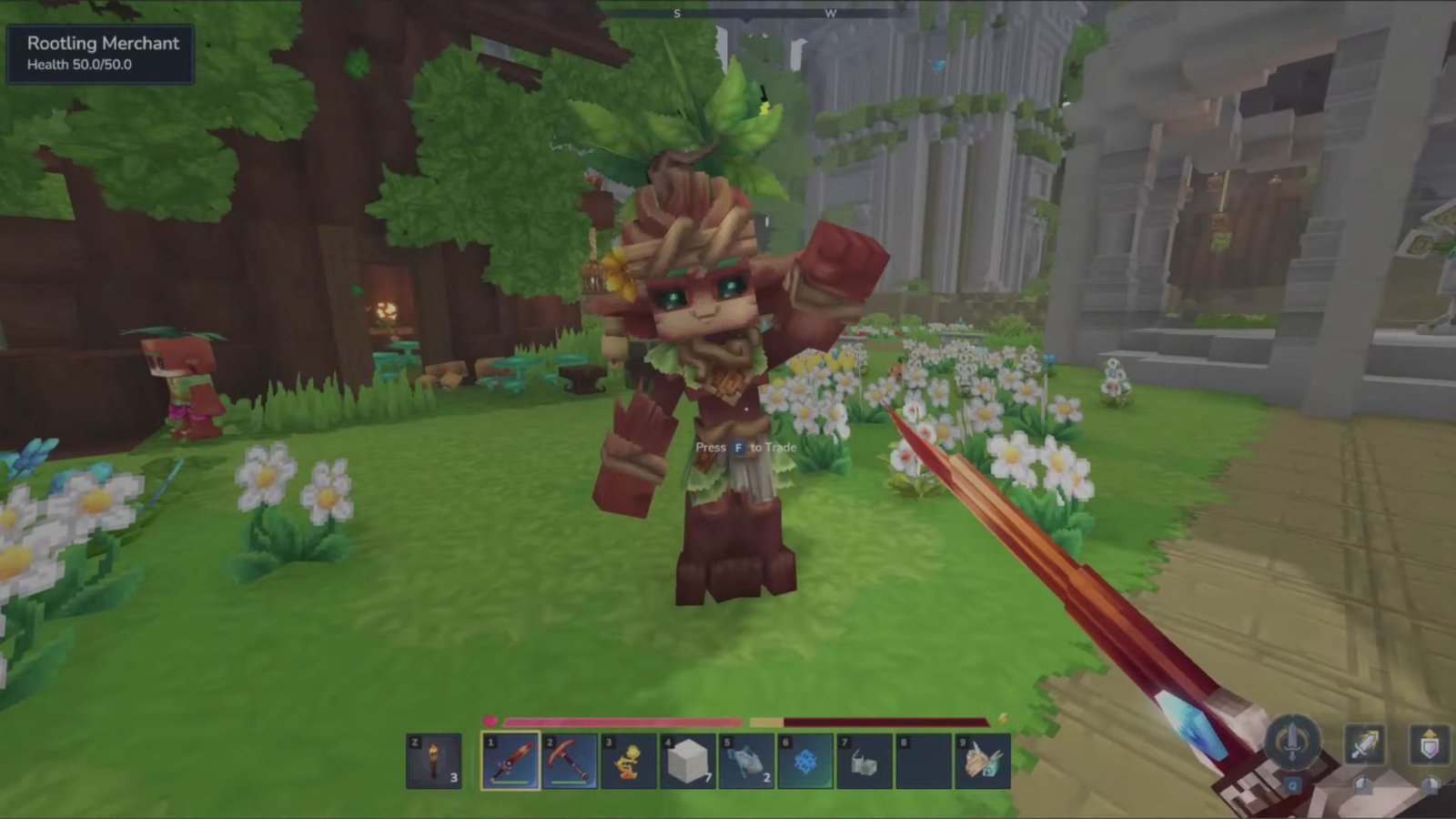Viewport: 1456px width, 819px height.
Task: Activate the round sword signature ability icon
Action: pyautogui.click(x=1292, y=741)
